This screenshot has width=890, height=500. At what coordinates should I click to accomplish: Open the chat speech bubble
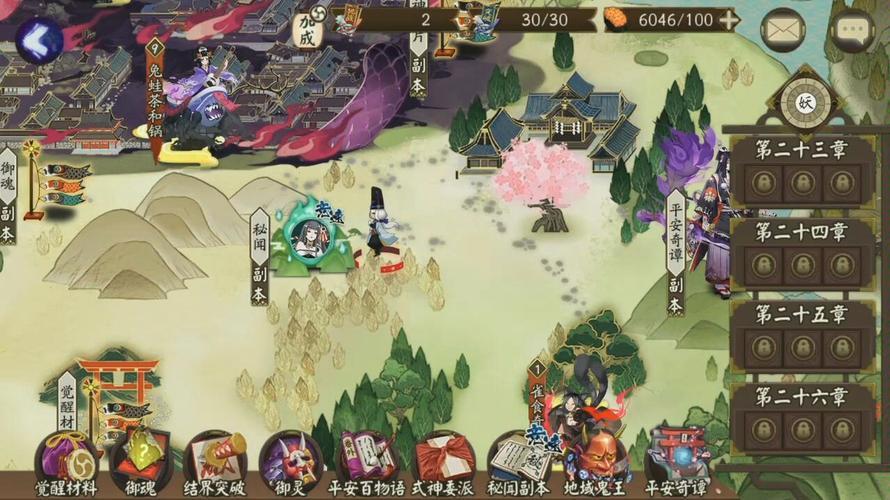pos(852,30)
